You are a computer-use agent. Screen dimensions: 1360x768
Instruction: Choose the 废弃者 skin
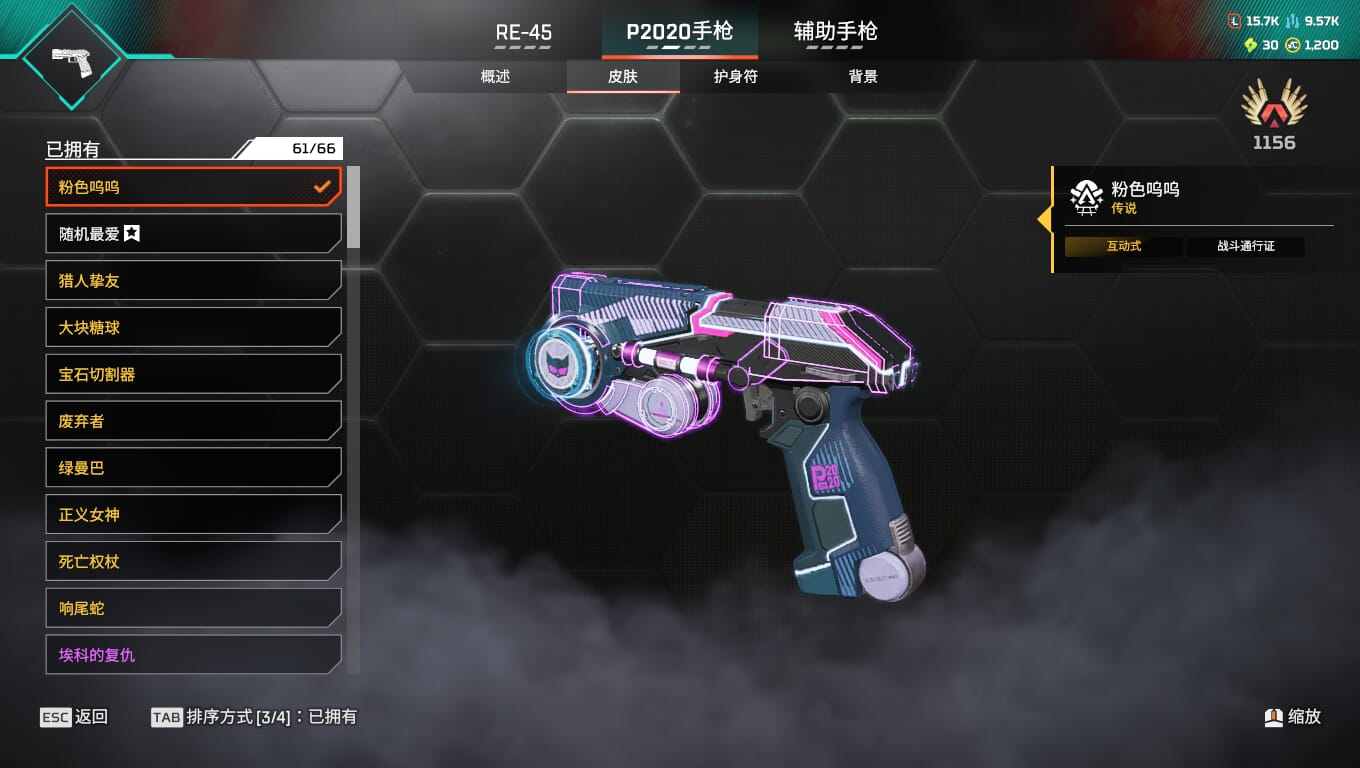tap(193, 421)
